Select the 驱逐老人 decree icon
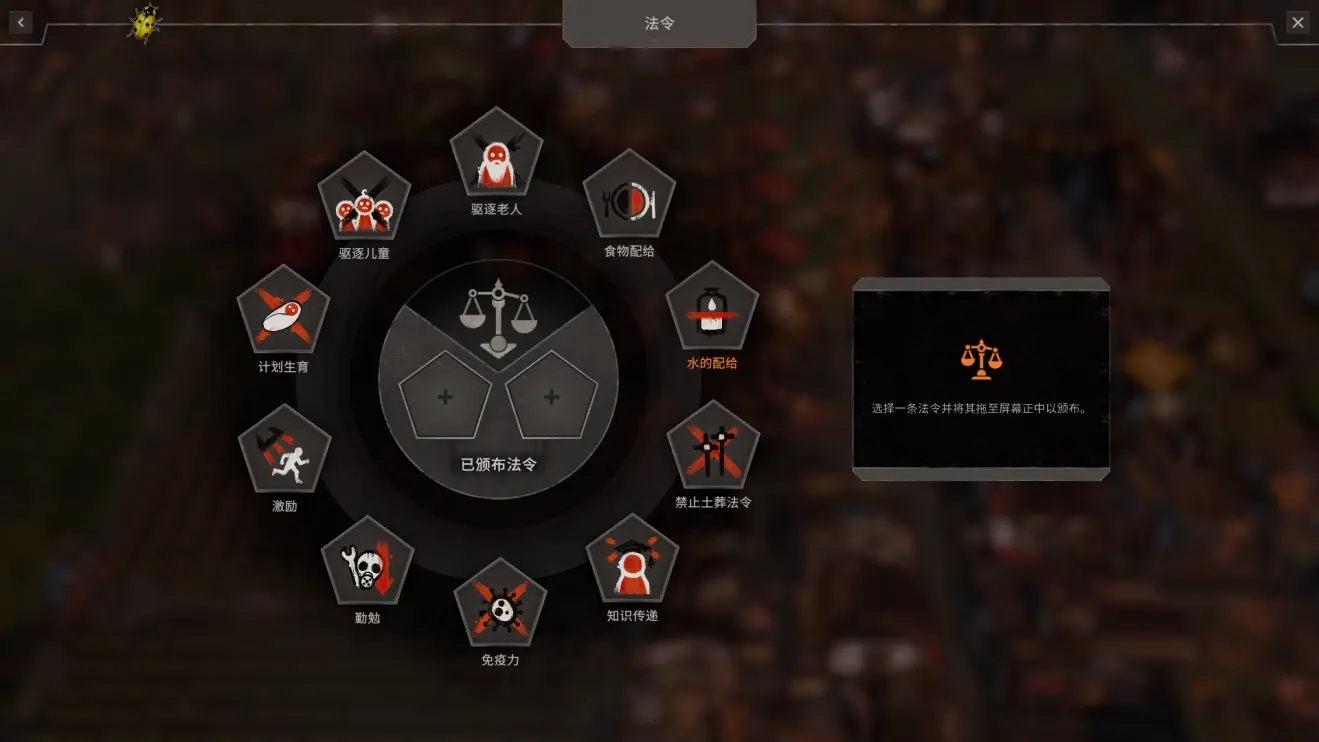This screenshot has width=1319, height=742. (x=497, y=154)
